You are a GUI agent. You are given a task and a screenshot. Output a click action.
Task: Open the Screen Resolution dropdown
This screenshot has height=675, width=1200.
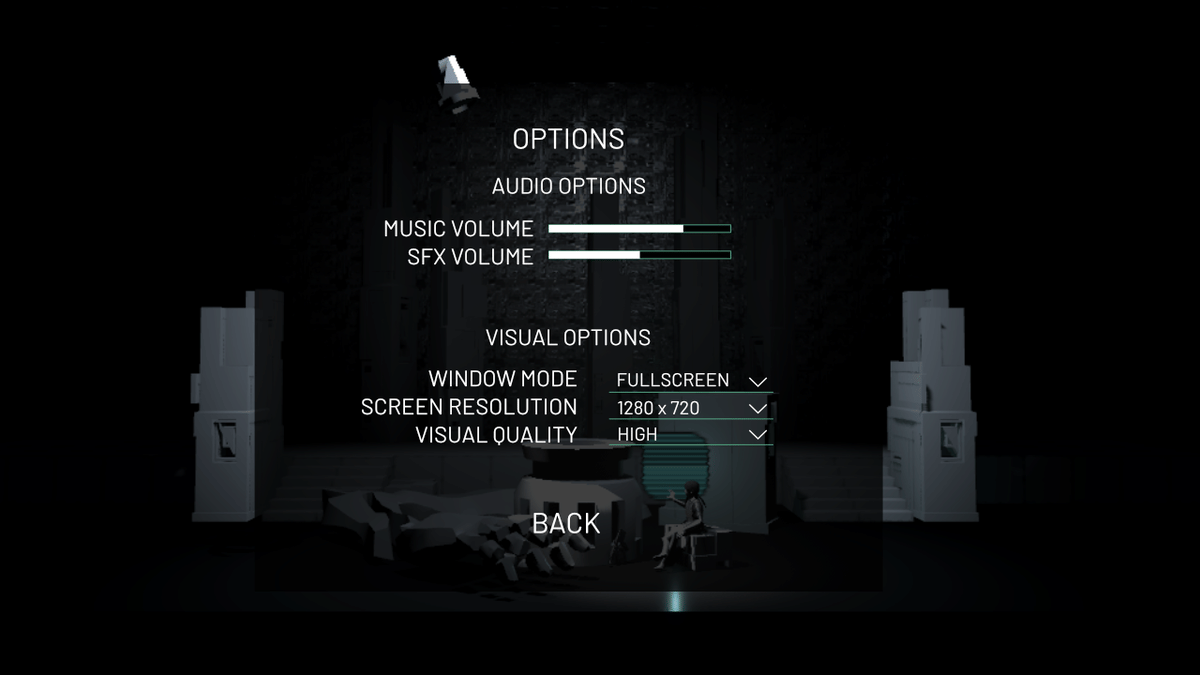pyautogui.click(x=690, y=408)
